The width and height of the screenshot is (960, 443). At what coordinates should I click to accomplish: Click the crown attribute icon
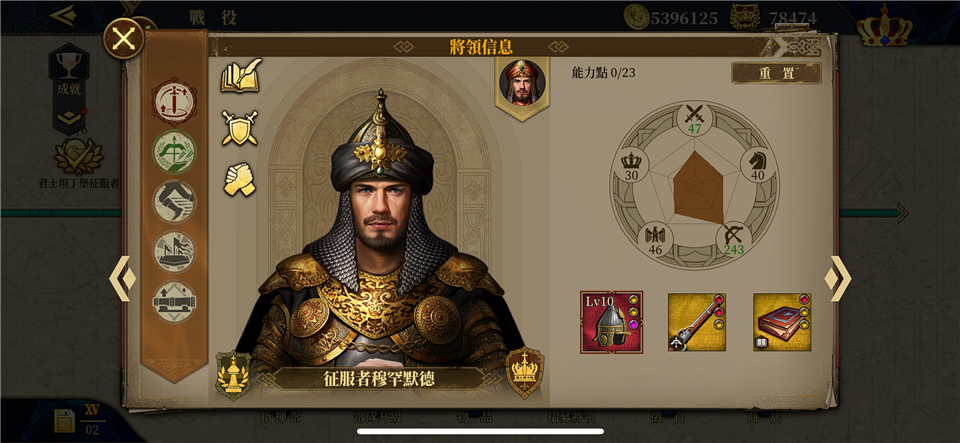click(631, 161)
